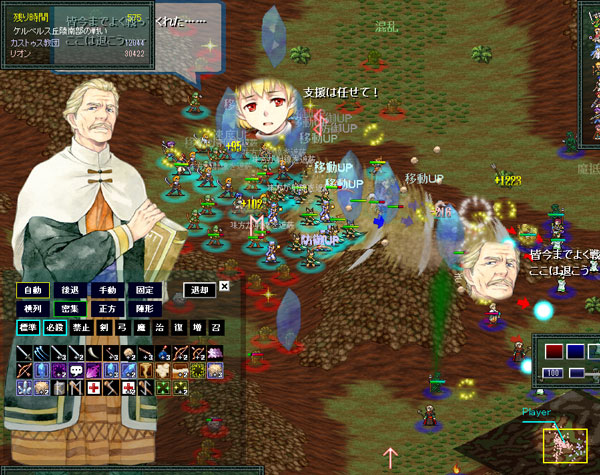Viewport: 600px width, 475px height.
Task: Choose the 後退 (fall back) command
Action: tap(68, 290)
